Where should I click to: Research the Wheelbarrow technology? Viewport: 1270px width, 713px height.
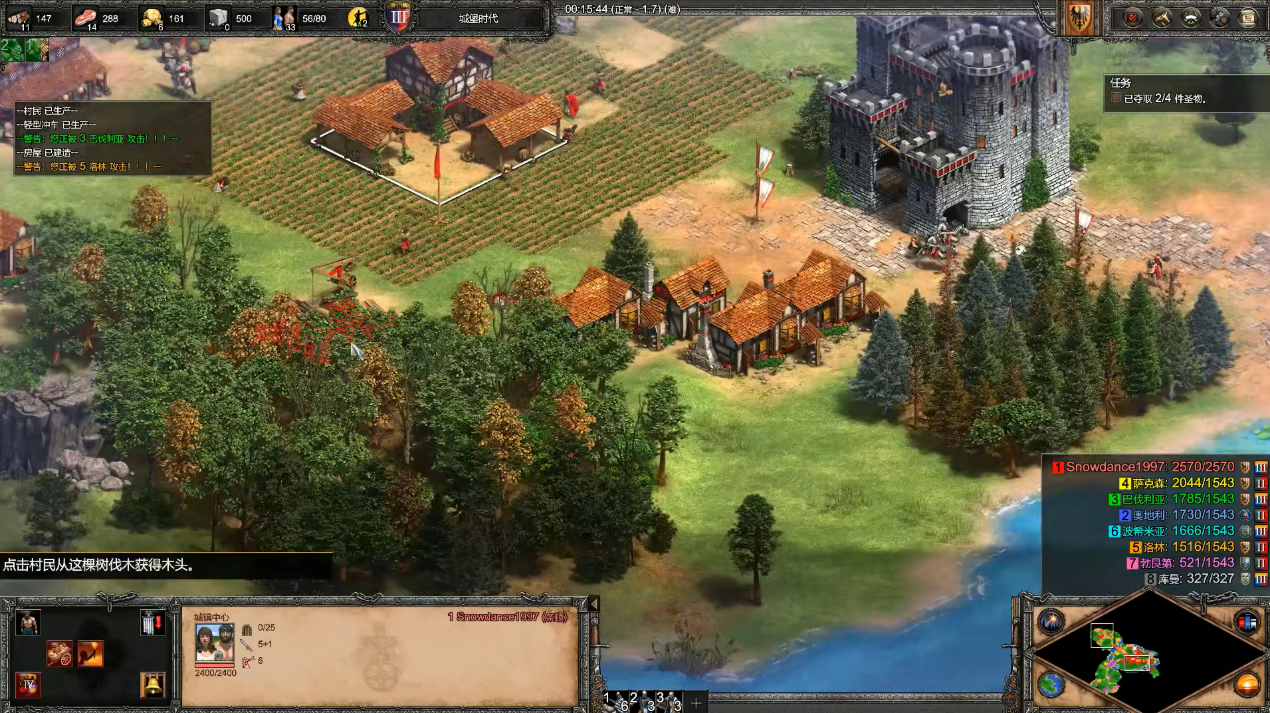click(x=60, y=654)
